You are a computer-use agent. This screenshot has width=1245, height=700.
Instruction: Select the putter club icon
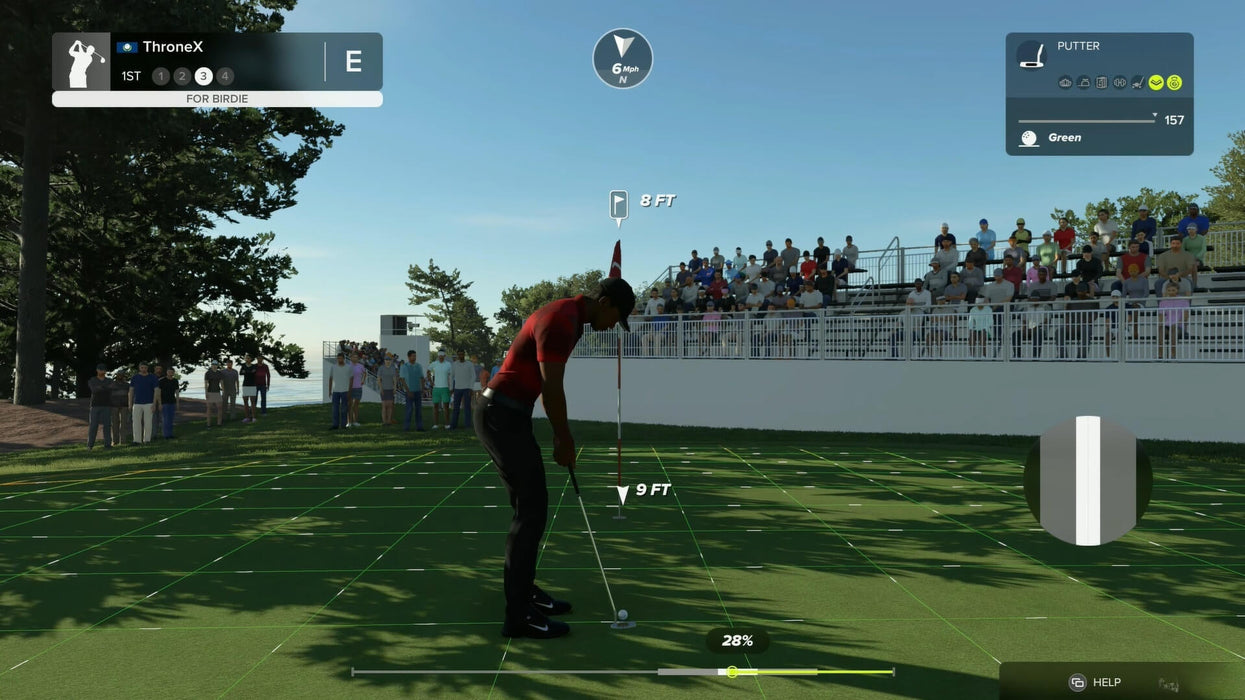click(x=1031, y=55)
